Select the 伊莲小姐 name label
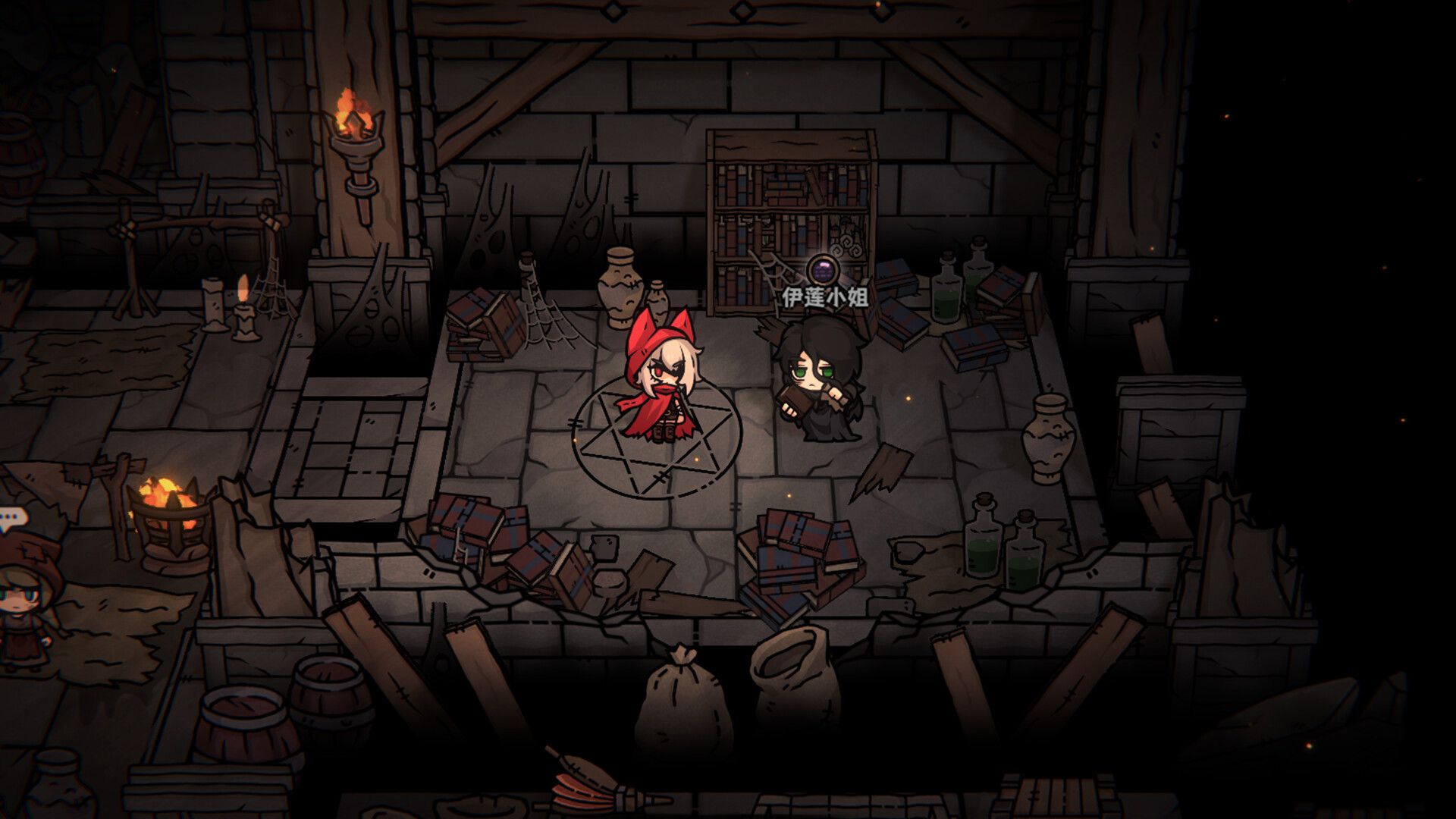Viewport: 1456px width, 819px height. coord(825,297)
